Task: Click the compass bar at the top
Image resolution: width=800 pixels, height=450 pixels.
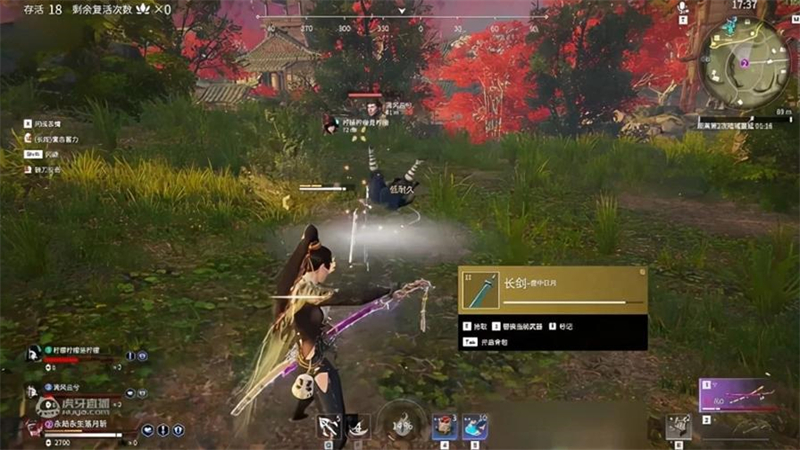Action: click(x=400, y=18)
